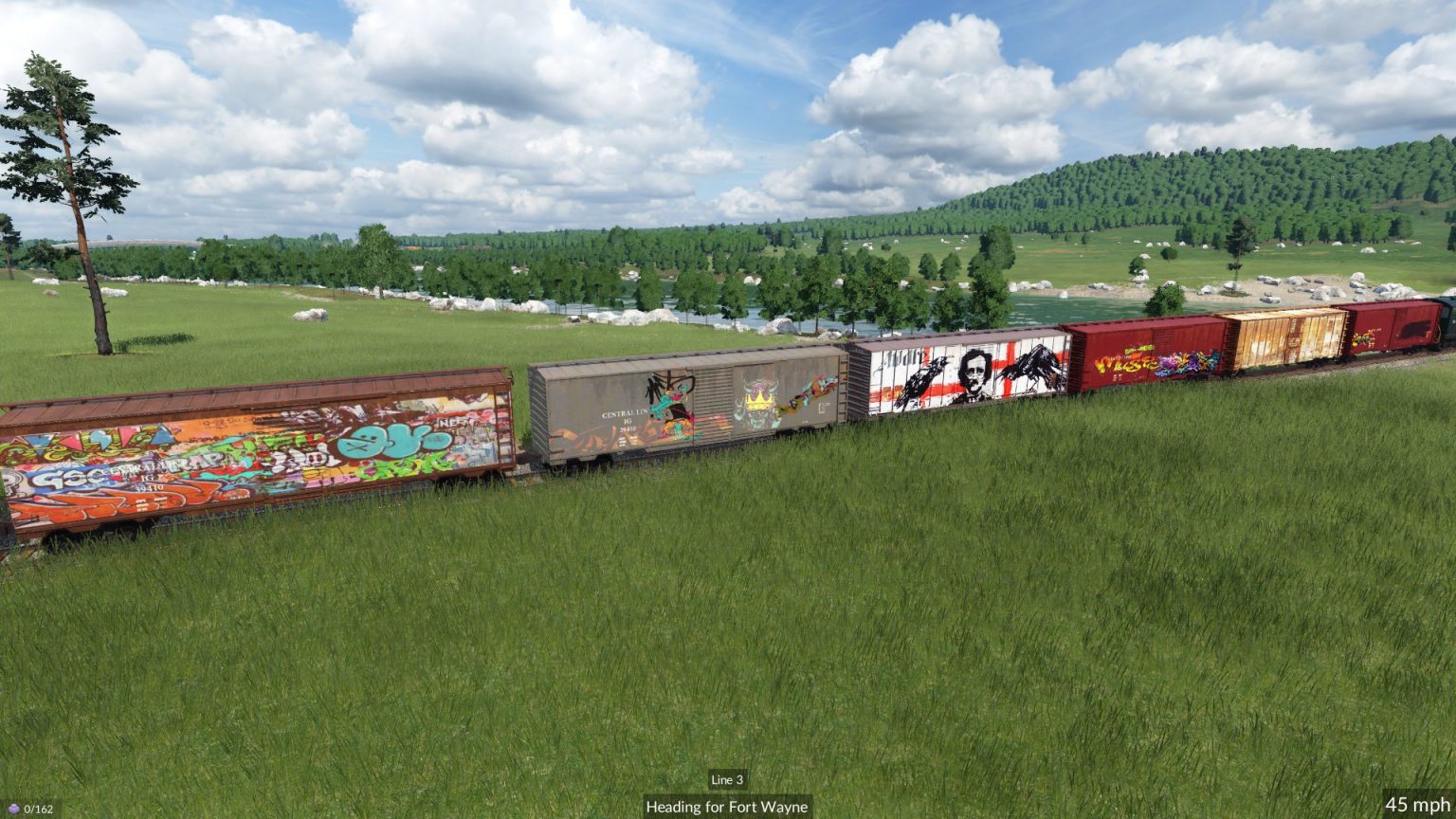Click the Heading for Fort Wayne destination text

pos(726,808)
